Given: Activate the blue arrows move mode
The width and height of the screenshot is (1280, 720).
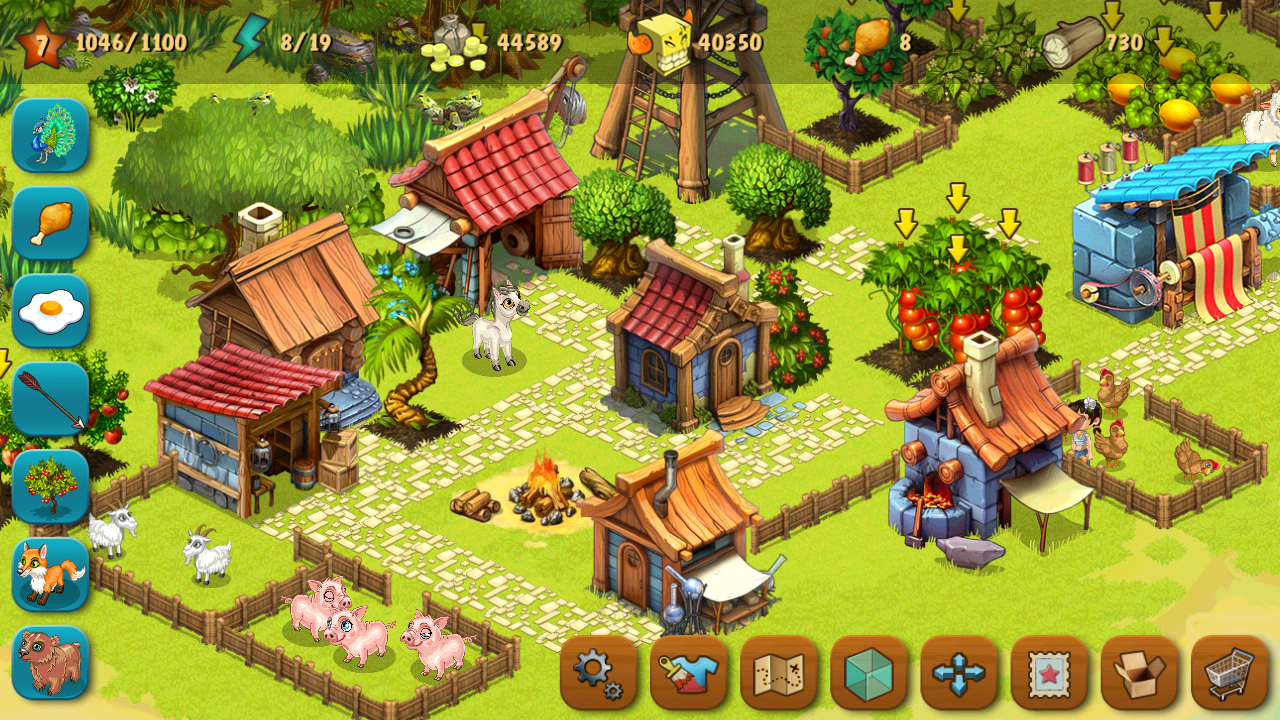Looking at the screenshot, I should click(x=958, y=672).
